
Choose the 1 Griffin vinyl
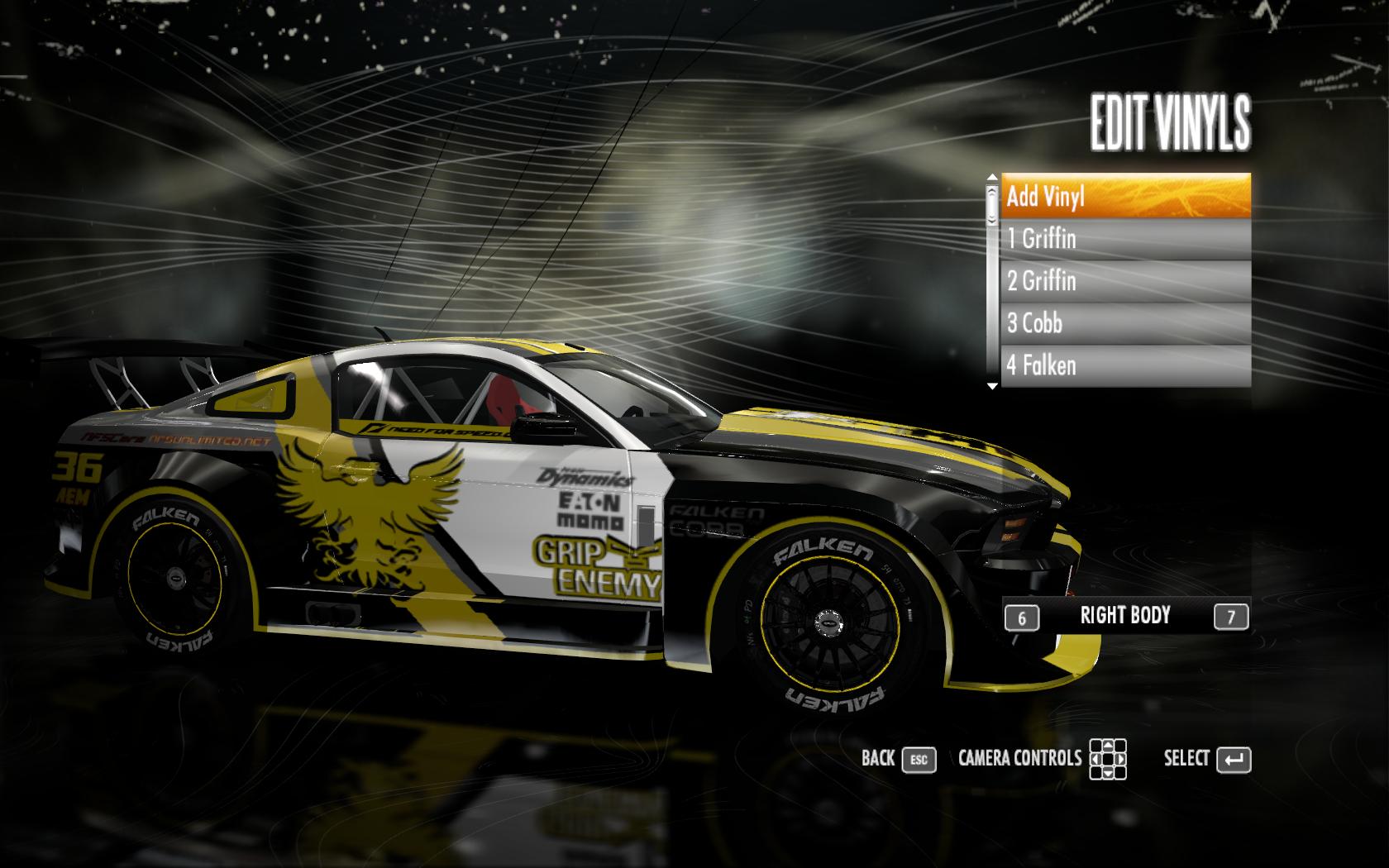(1124, 239)
